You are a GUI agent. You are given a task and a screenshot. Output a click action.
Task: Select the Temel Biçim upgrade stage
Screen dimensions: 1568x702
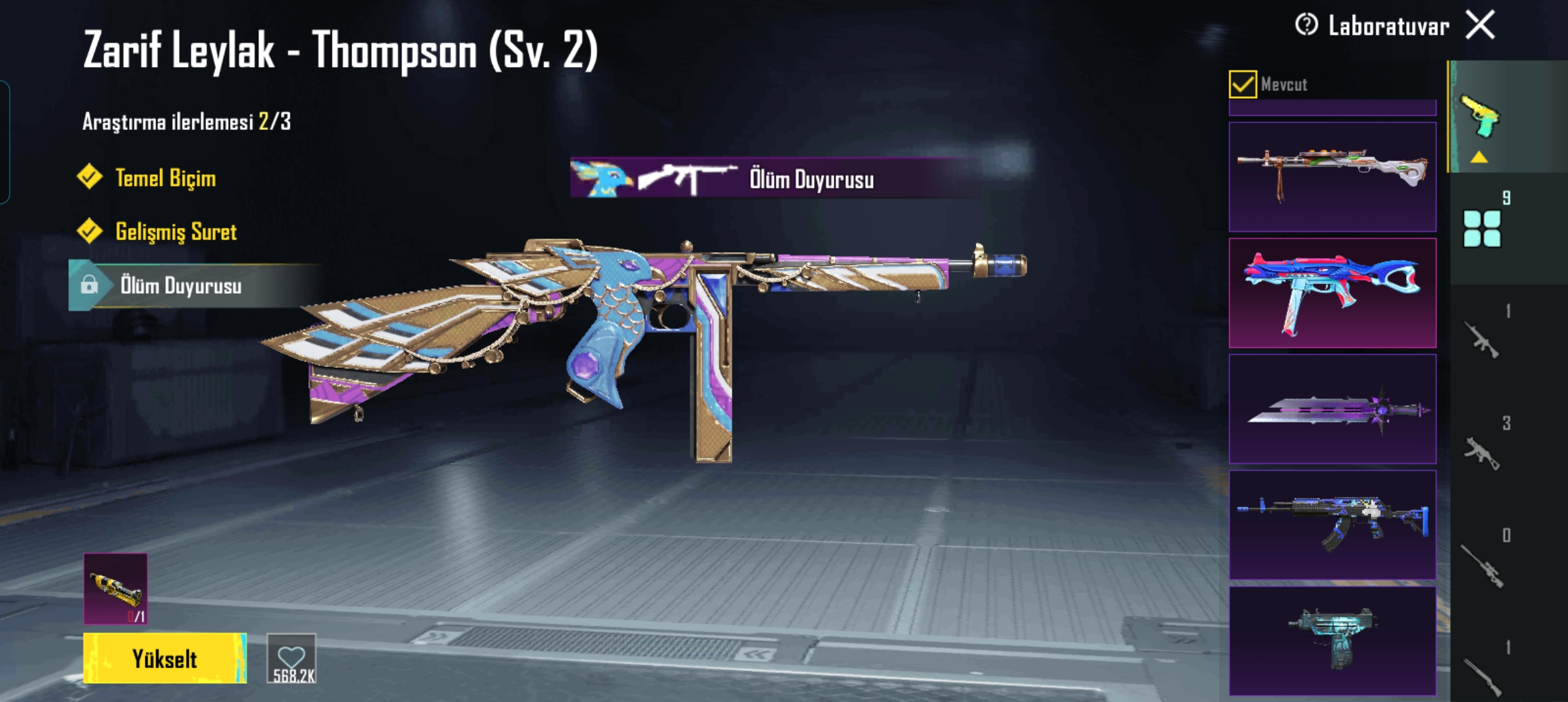(x=165, y=178)
